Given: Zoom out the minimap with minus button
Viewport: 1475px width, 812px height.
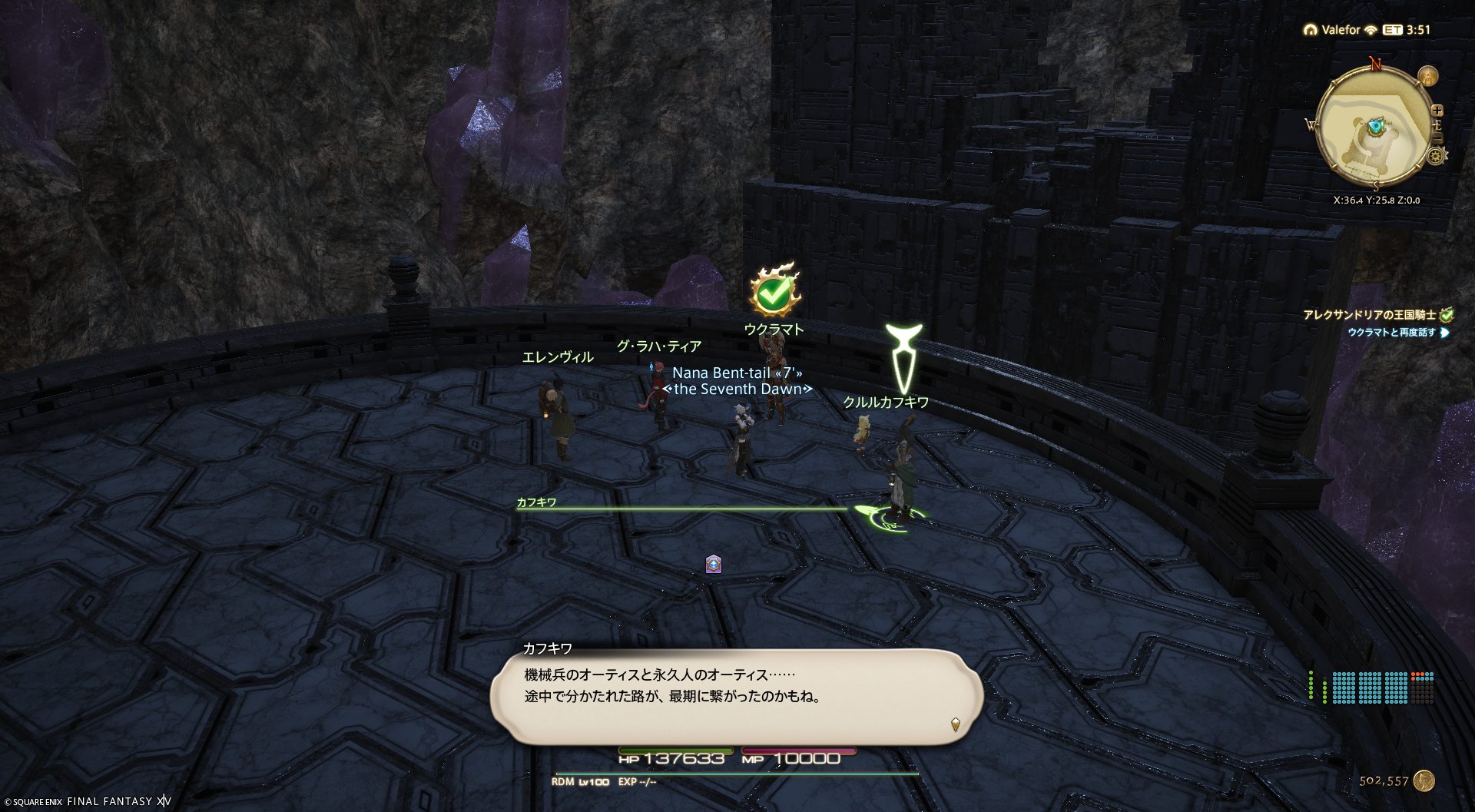Looking at the screenshot, I should pos(1438,139).
